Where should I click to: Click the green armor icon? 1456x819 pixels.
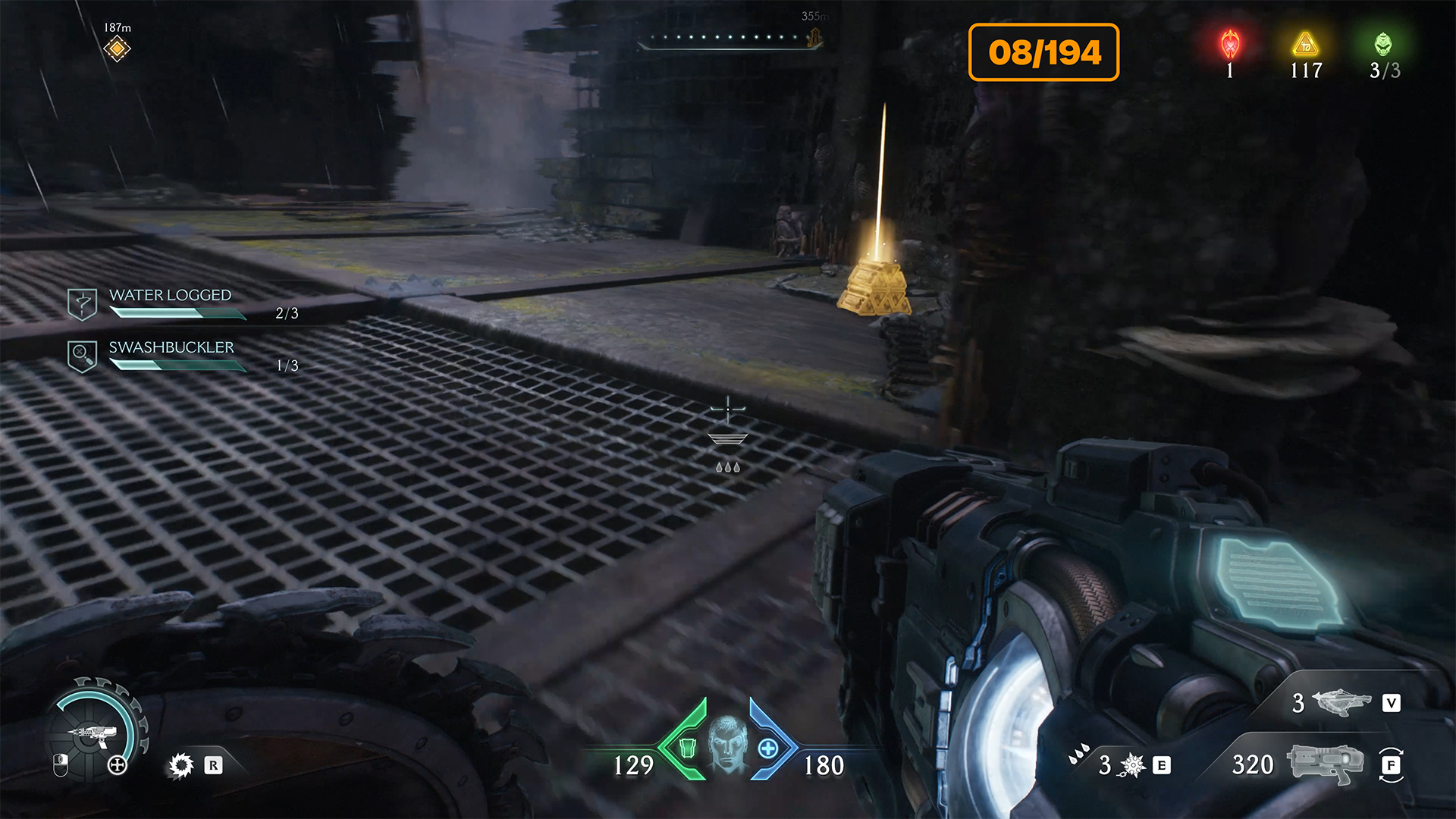coord(687,748)
